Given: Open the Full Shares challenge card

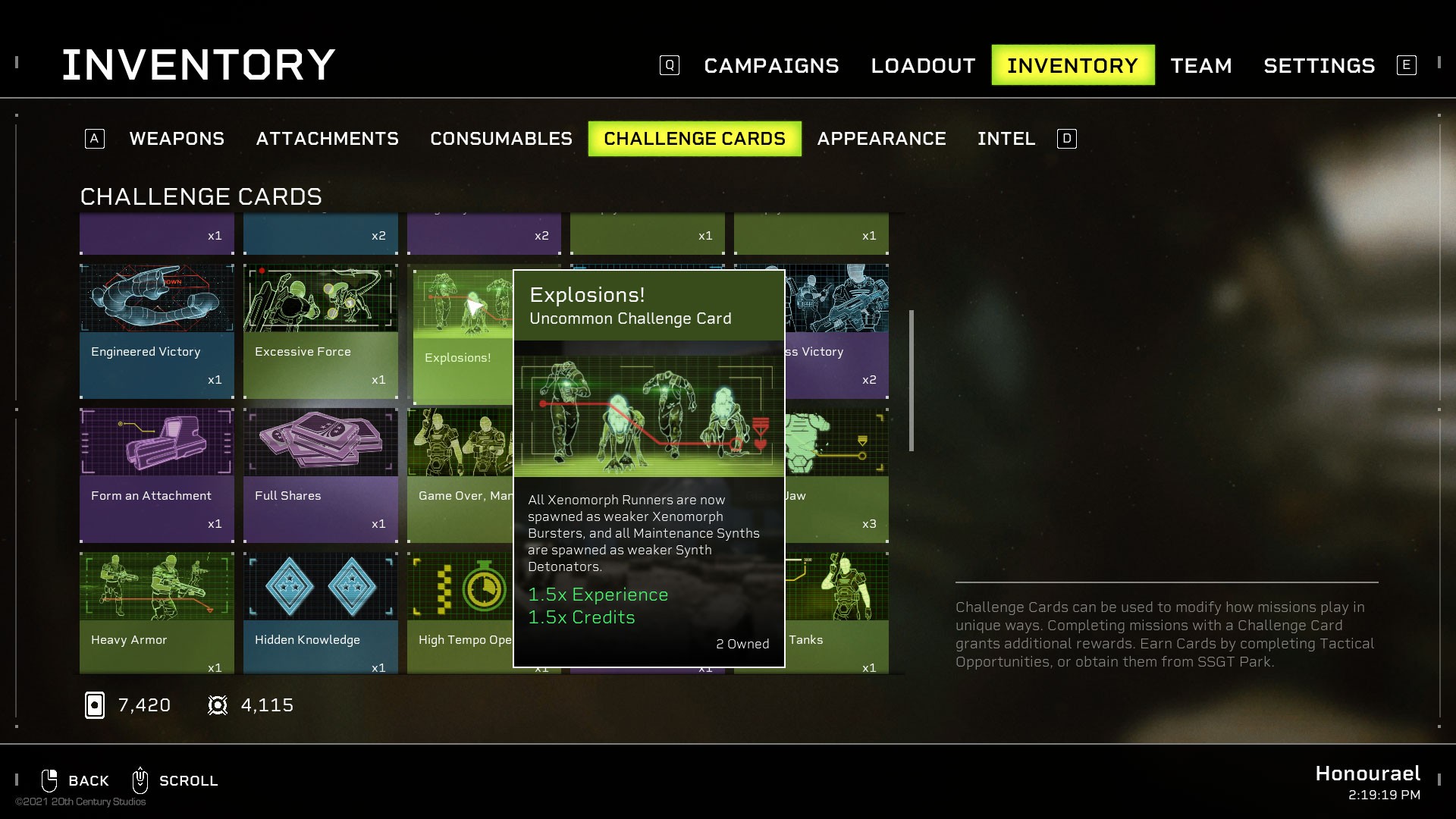Looking at the screenshot, I should (x=320, y=442).
